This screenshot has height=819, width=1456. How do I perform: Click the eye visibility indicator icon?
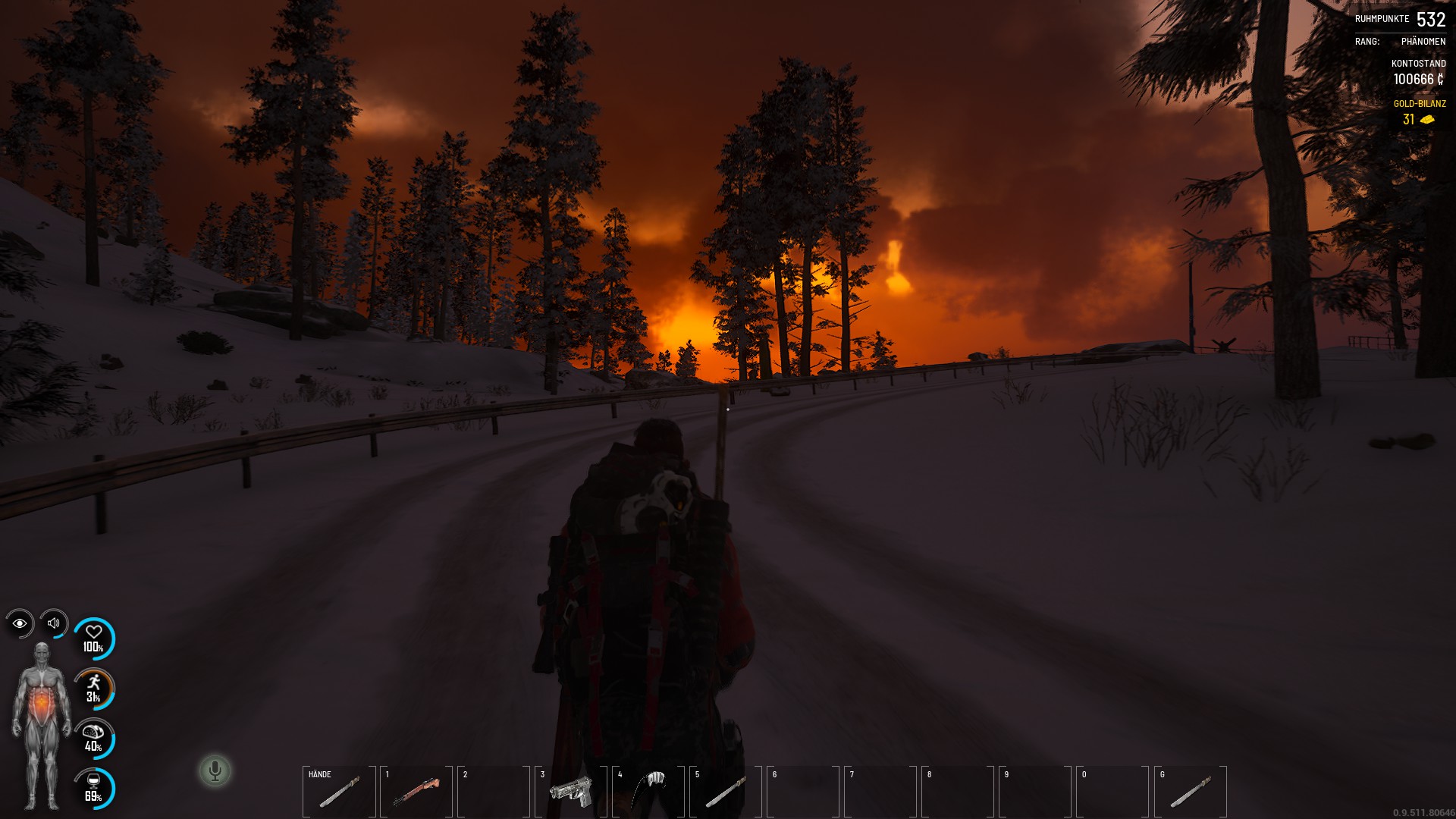[20, 623]
